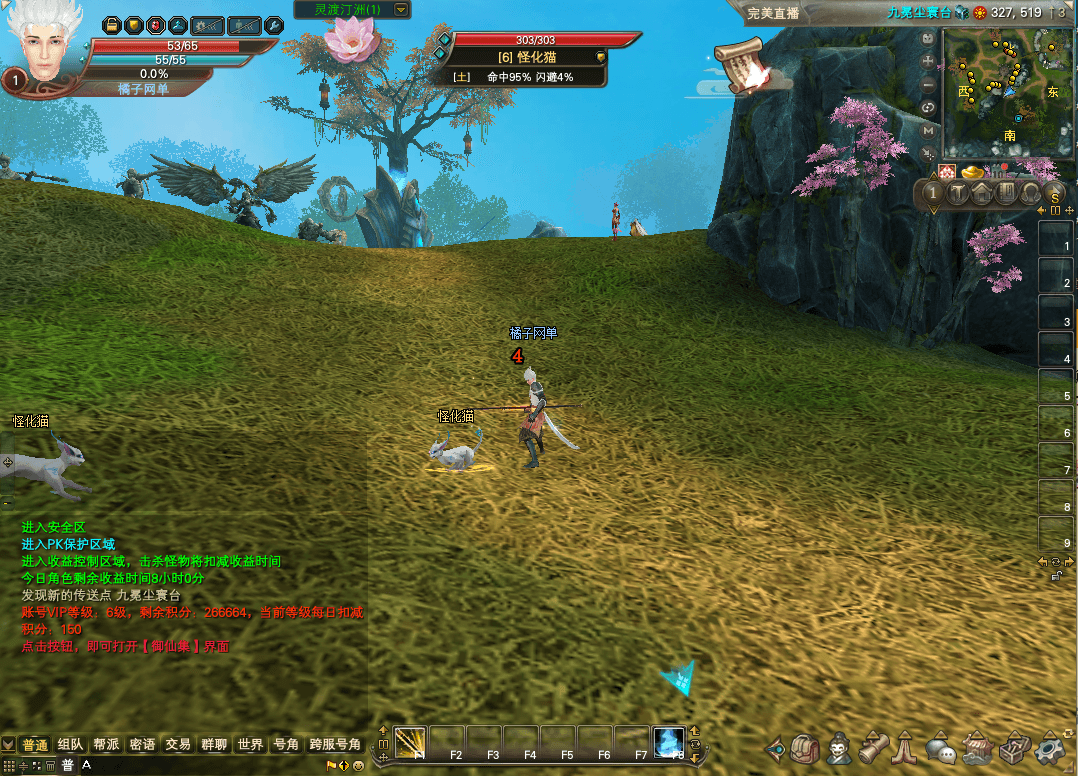This screenshot has height=776, width=1078.
Task: Use the blue flame skill in F8
Action: tap(669, 742)
